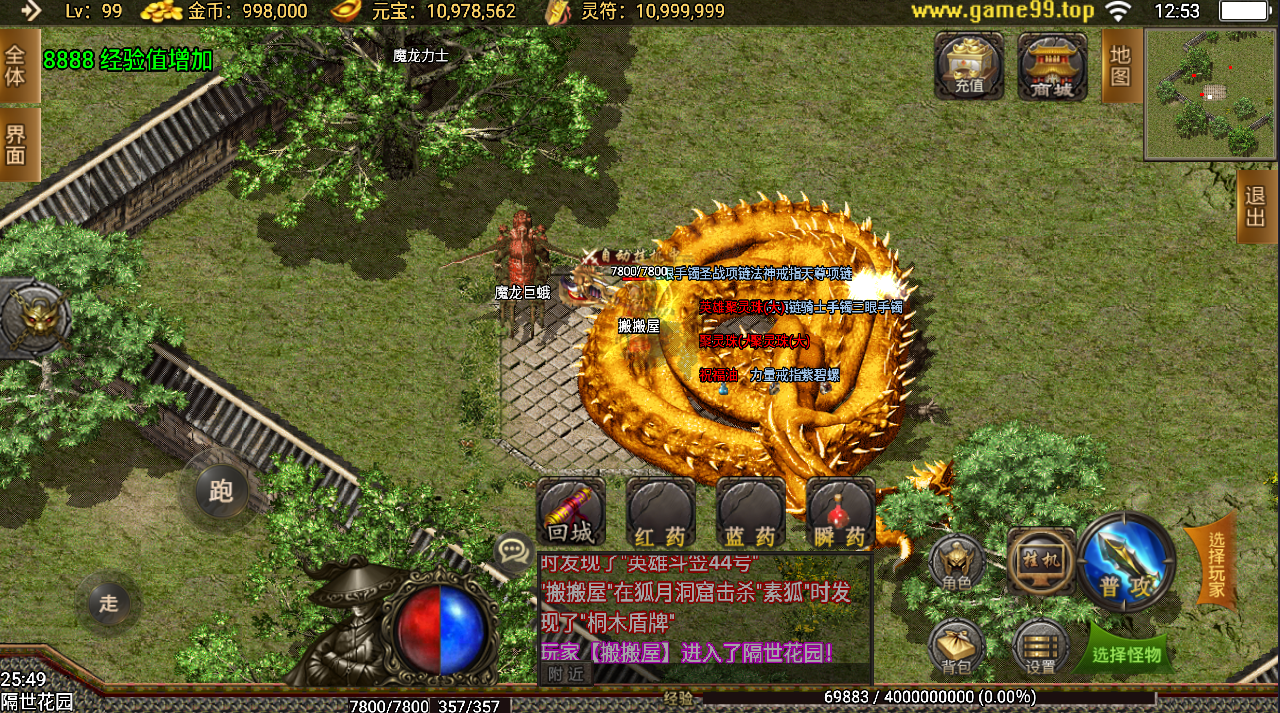Switch movement to 跑 run mode

pyautogui.click(x=221, y=490)
